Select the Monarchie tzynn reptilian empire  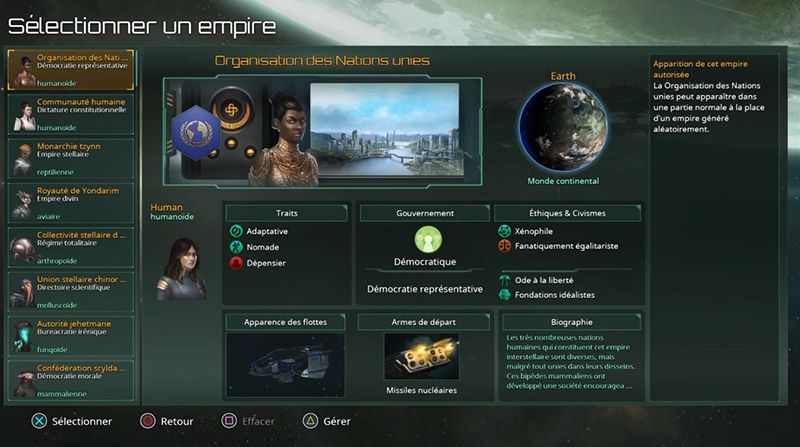[71, 158]
